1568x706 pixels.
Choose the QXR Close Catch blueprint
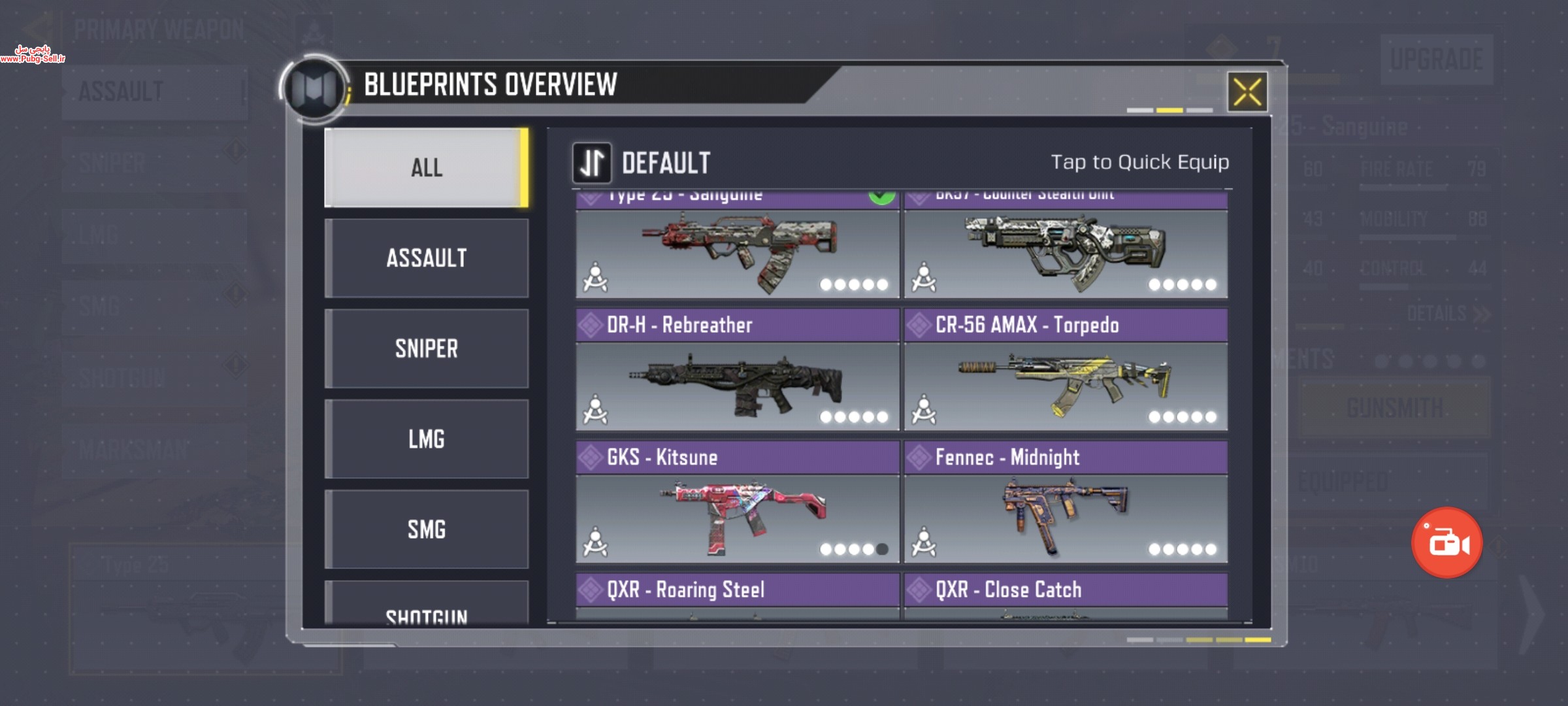pyautogui.click(x=1066, y=594)
